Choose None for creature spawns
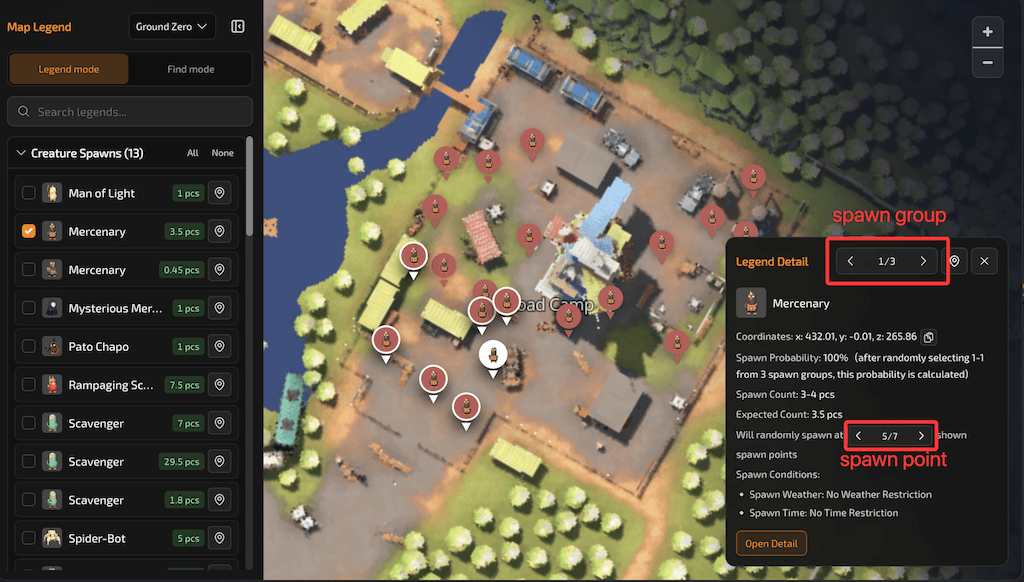1024x582 pixels. tap(222, 153)
